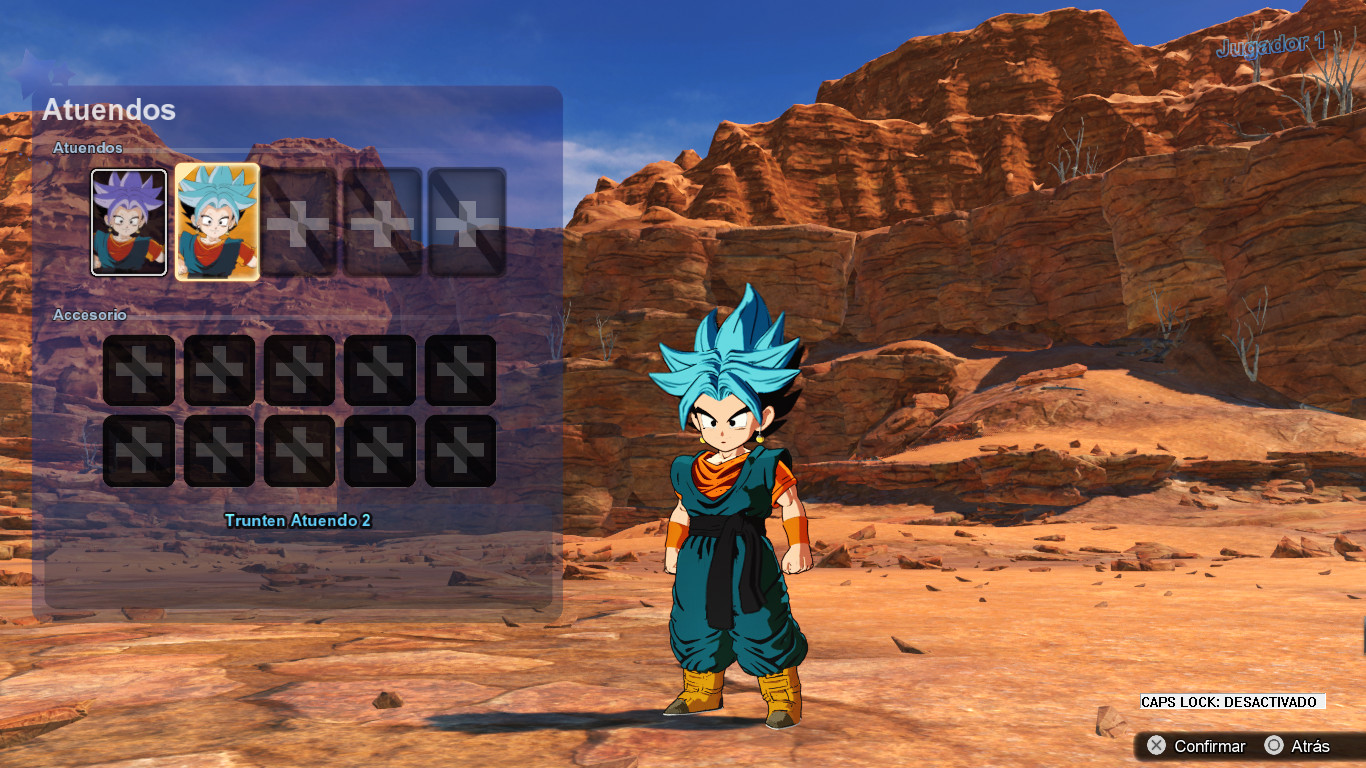This screenshot has height=768, width=1366.
Task: Click the X button icon beside Confirmar
Action: coord(1156,746)
